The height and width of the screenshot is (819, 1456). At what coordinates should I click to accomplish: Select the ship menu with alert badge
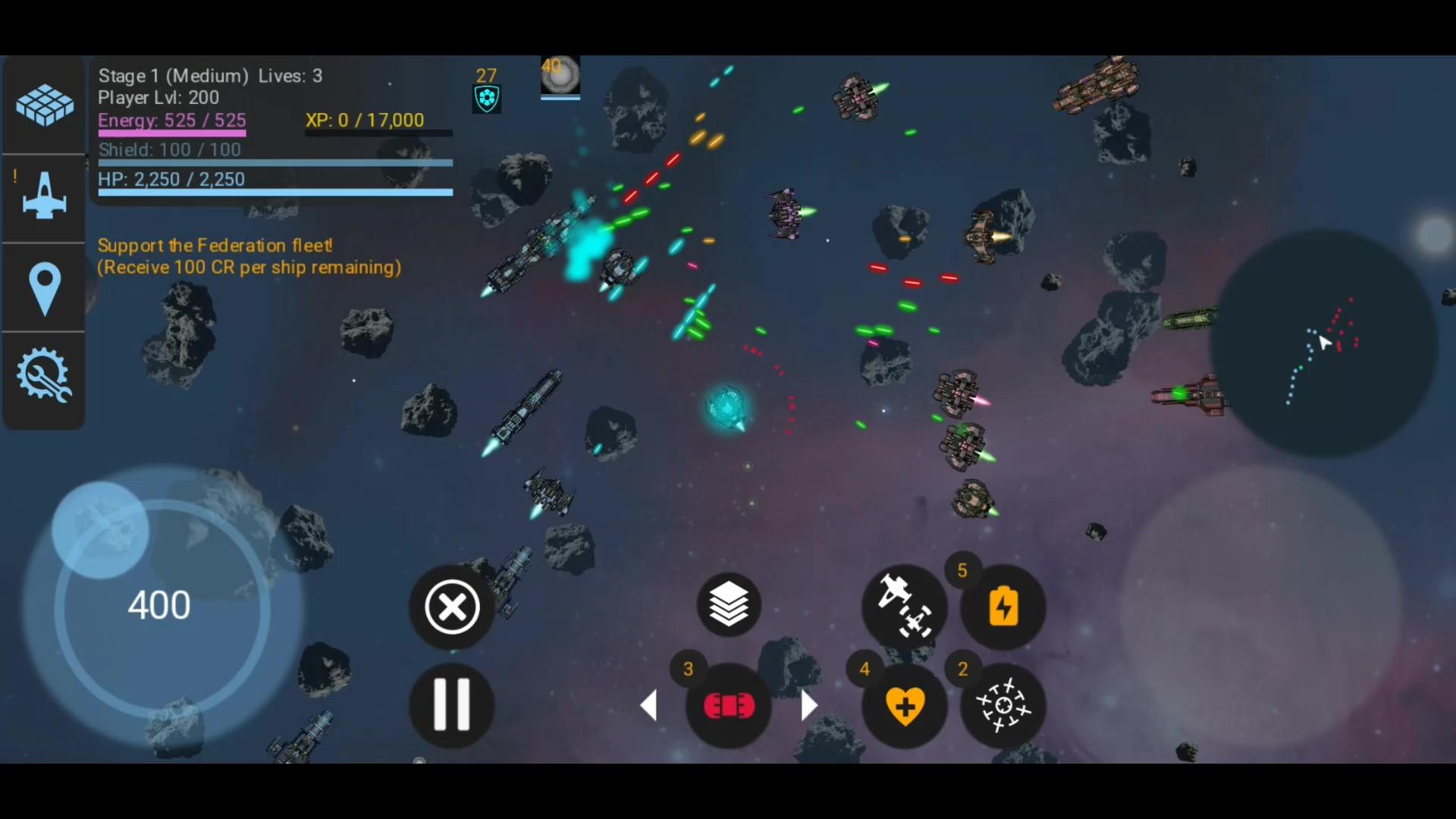[x=43, y=197]
